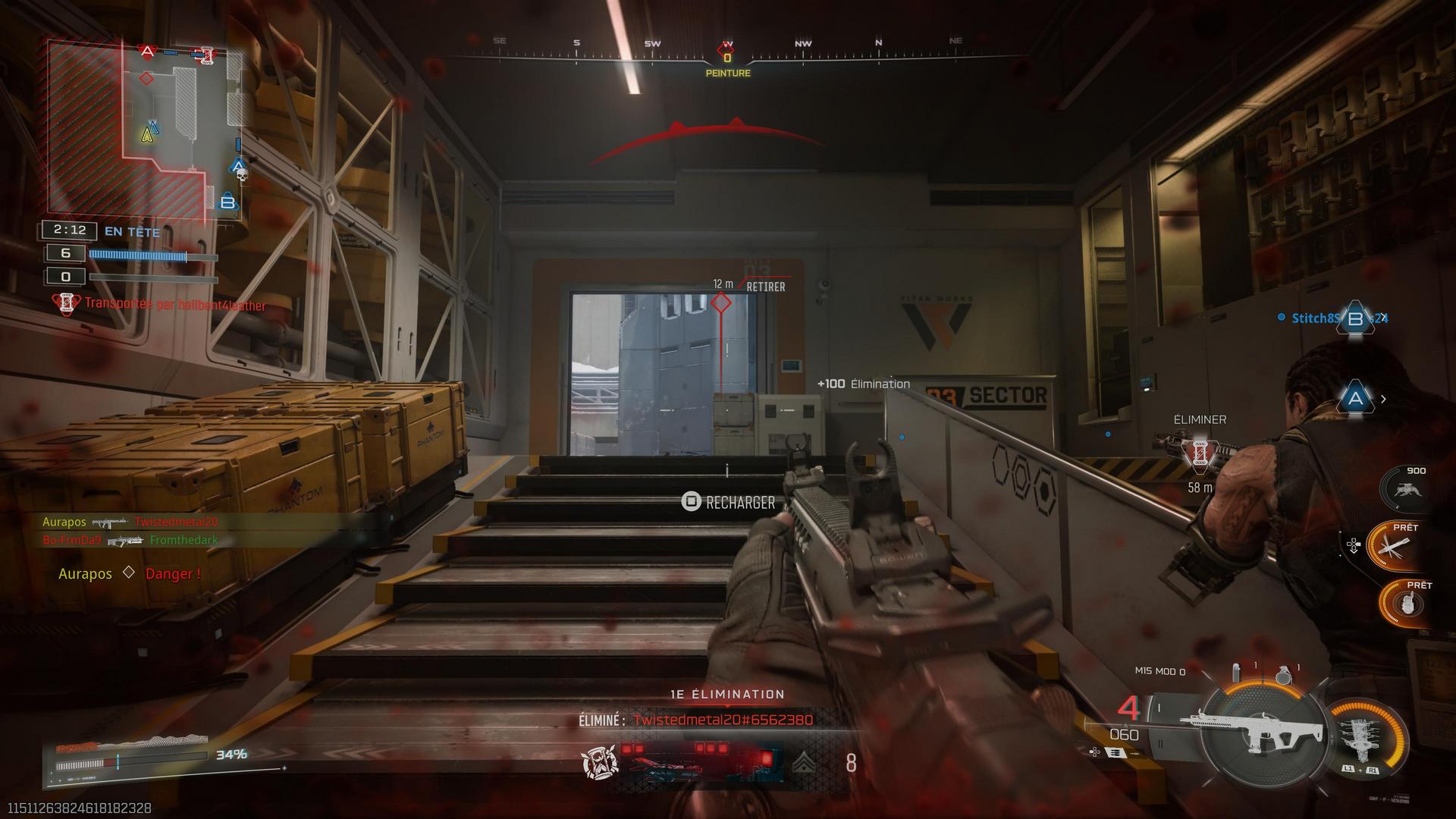Select the ready grenade equipment icon
This screenshot has height=819, width=1456.
coord(1404,604)
